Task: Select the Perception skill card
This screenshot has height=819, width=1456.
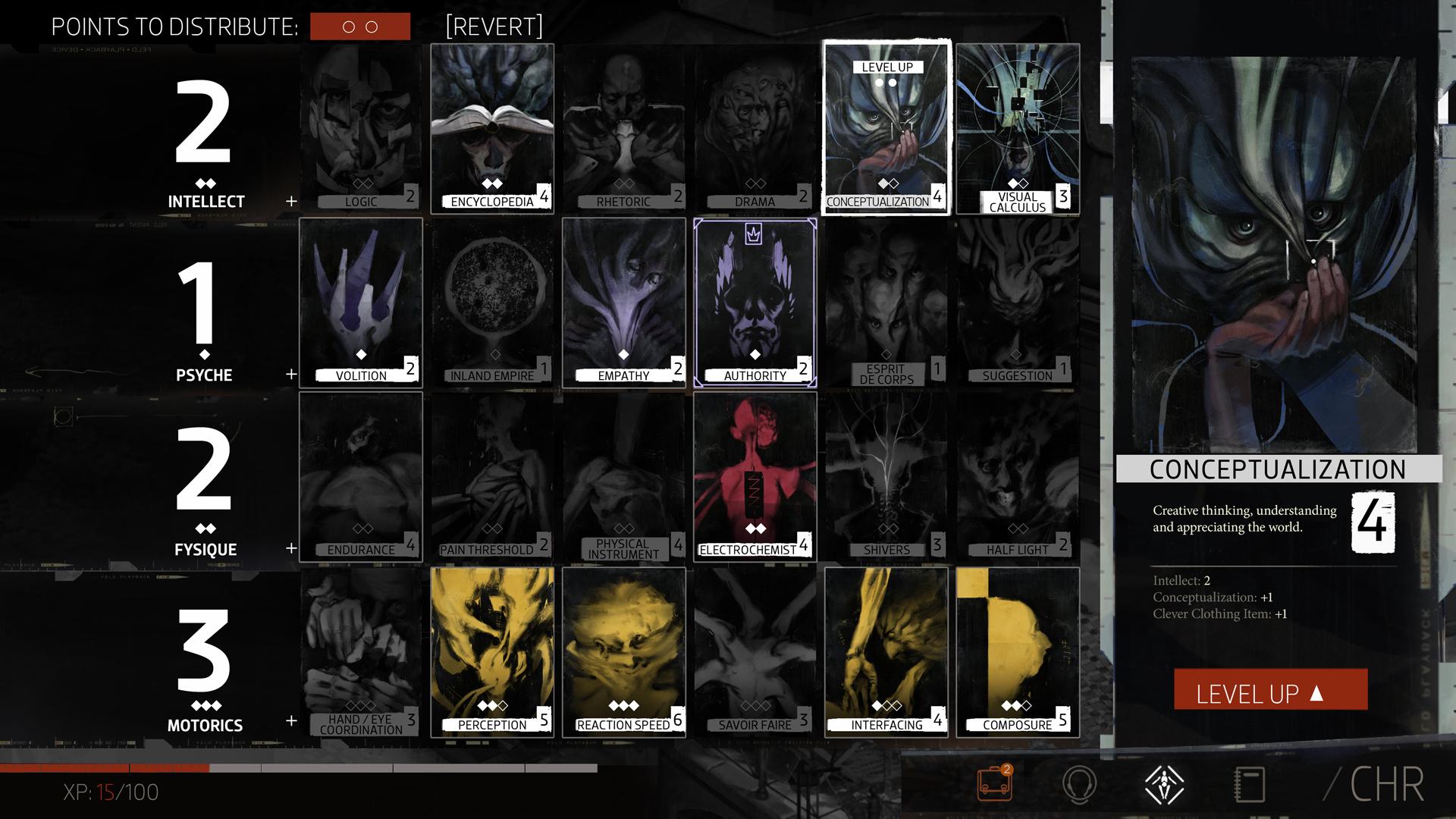Action: point(492,651)
